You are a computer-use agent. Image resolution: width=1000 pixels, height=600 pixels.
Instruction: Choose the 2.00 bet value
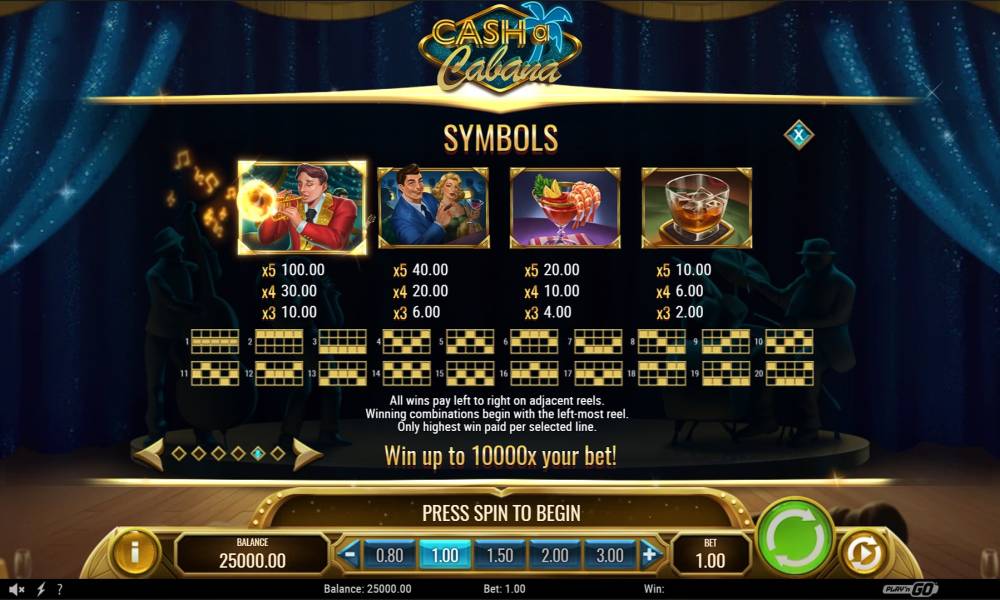click(x=554, y=554)
